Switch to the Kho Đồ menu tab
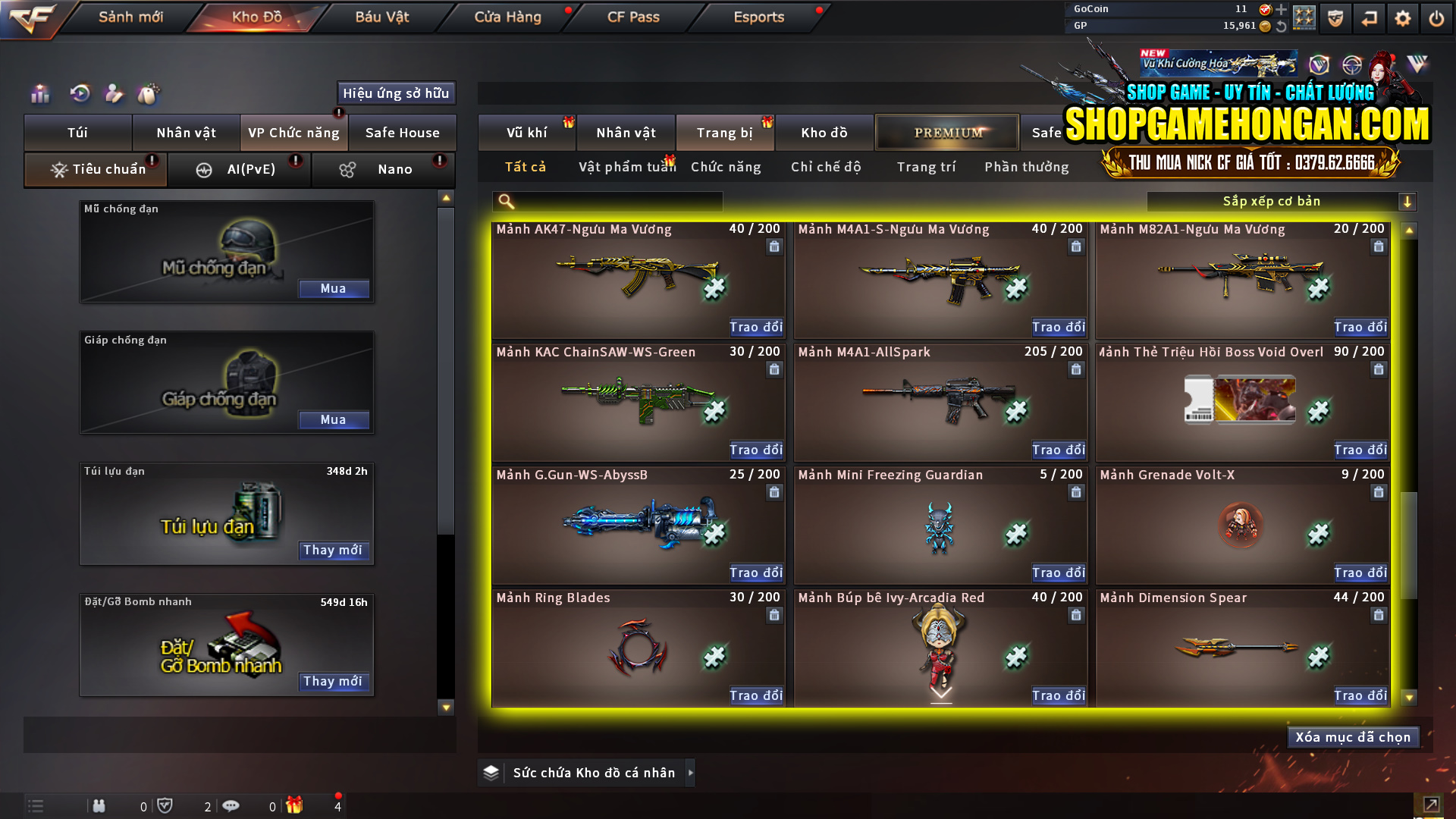This screenshot has width=1456, height=819. [254, 17]
